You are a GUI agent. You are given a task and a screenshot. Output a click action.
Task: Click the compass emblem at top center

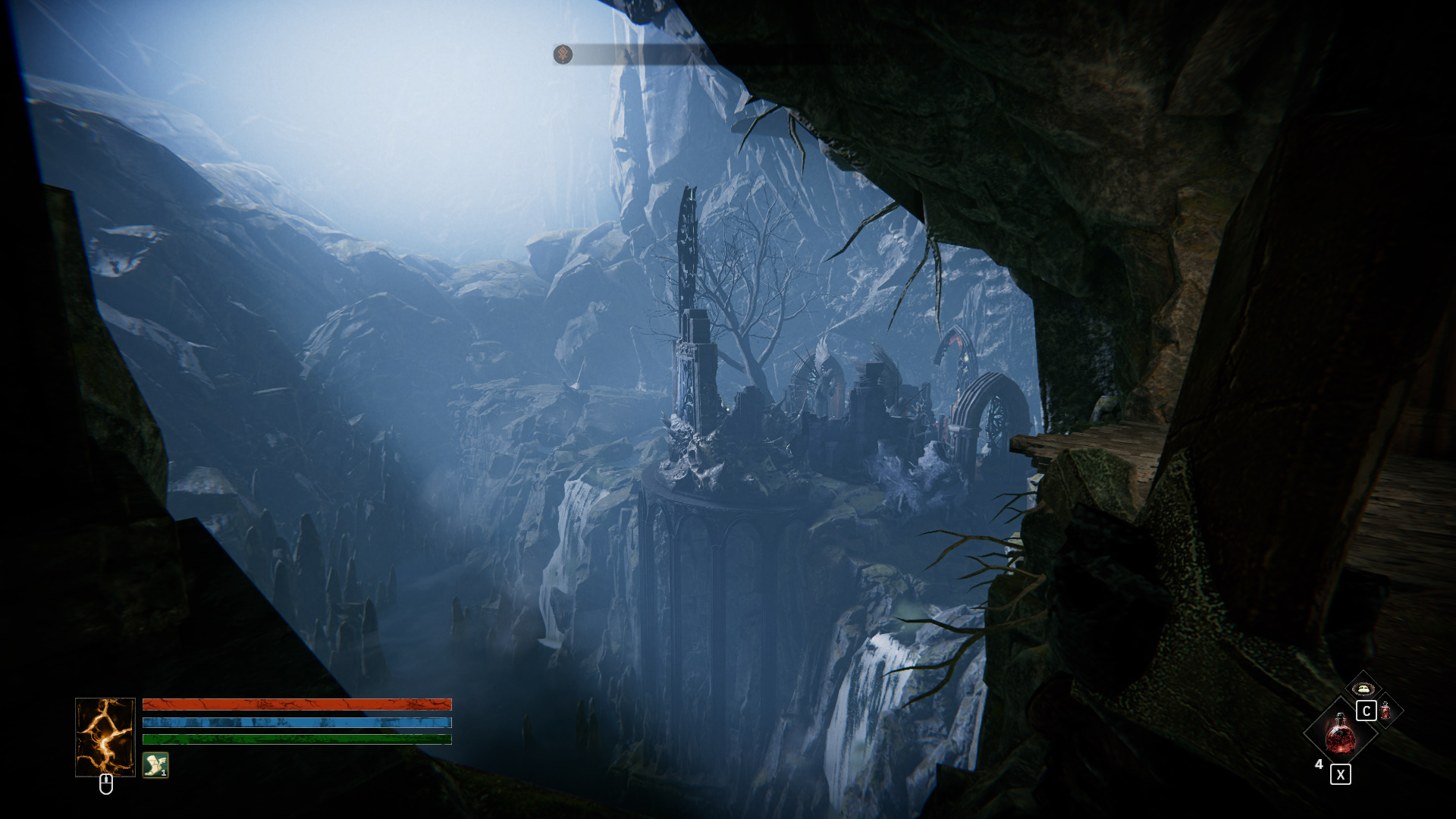[563, 55]
